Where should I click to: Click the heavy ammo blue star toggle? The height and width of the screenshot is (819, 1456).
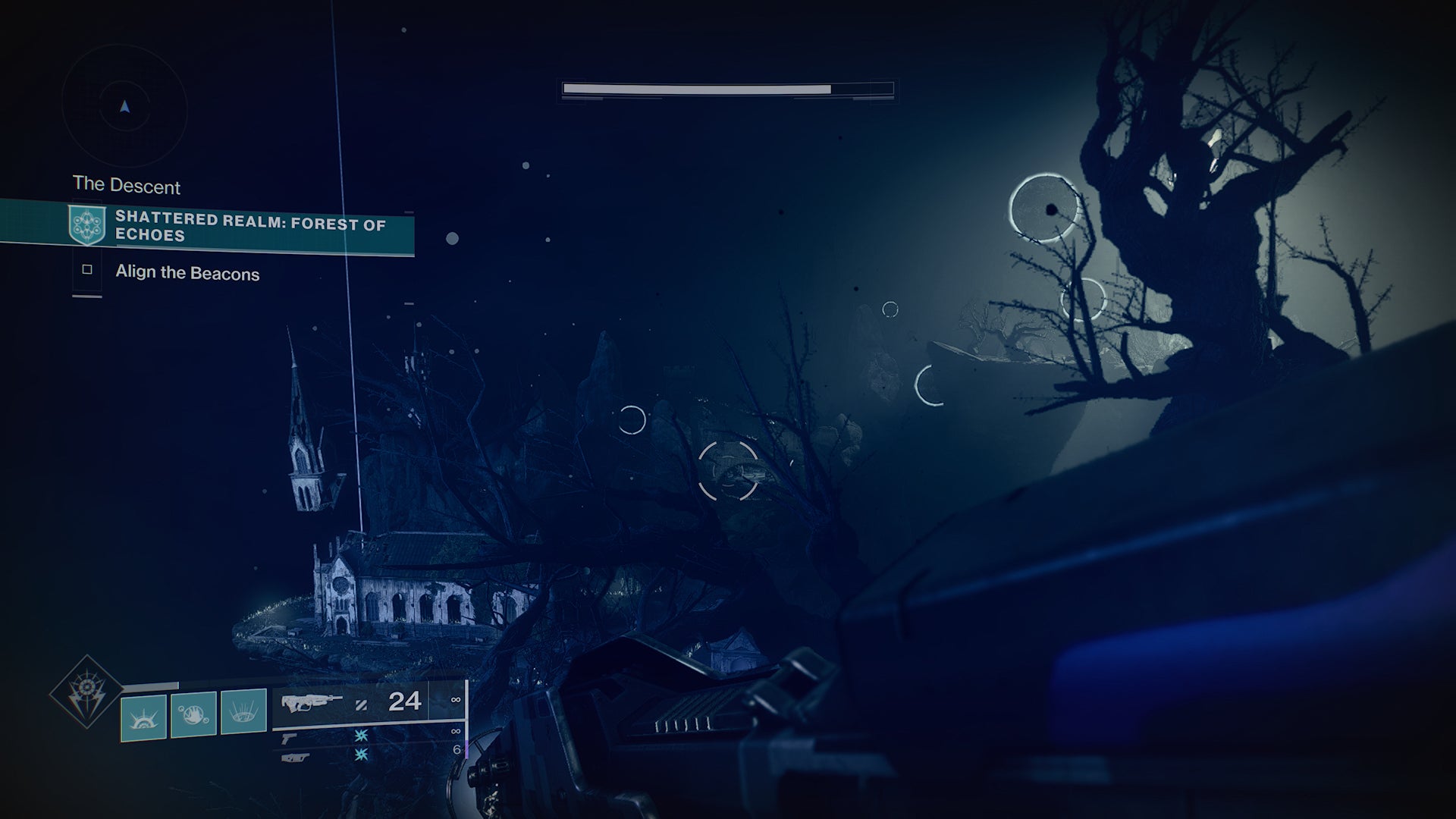point(361,760)
